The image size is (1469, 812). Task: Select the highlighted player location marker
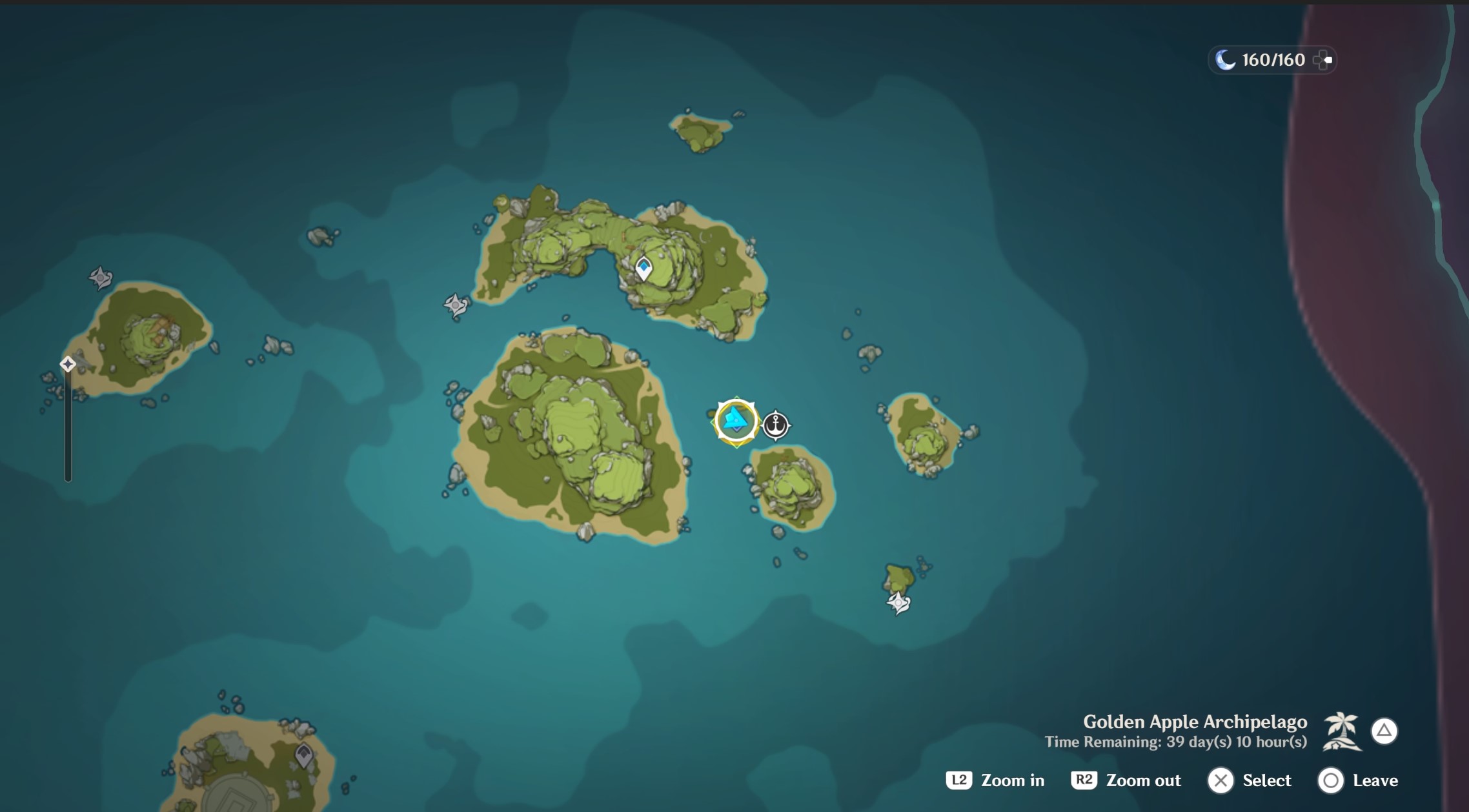pyautogui.click(x=736, y=421)
